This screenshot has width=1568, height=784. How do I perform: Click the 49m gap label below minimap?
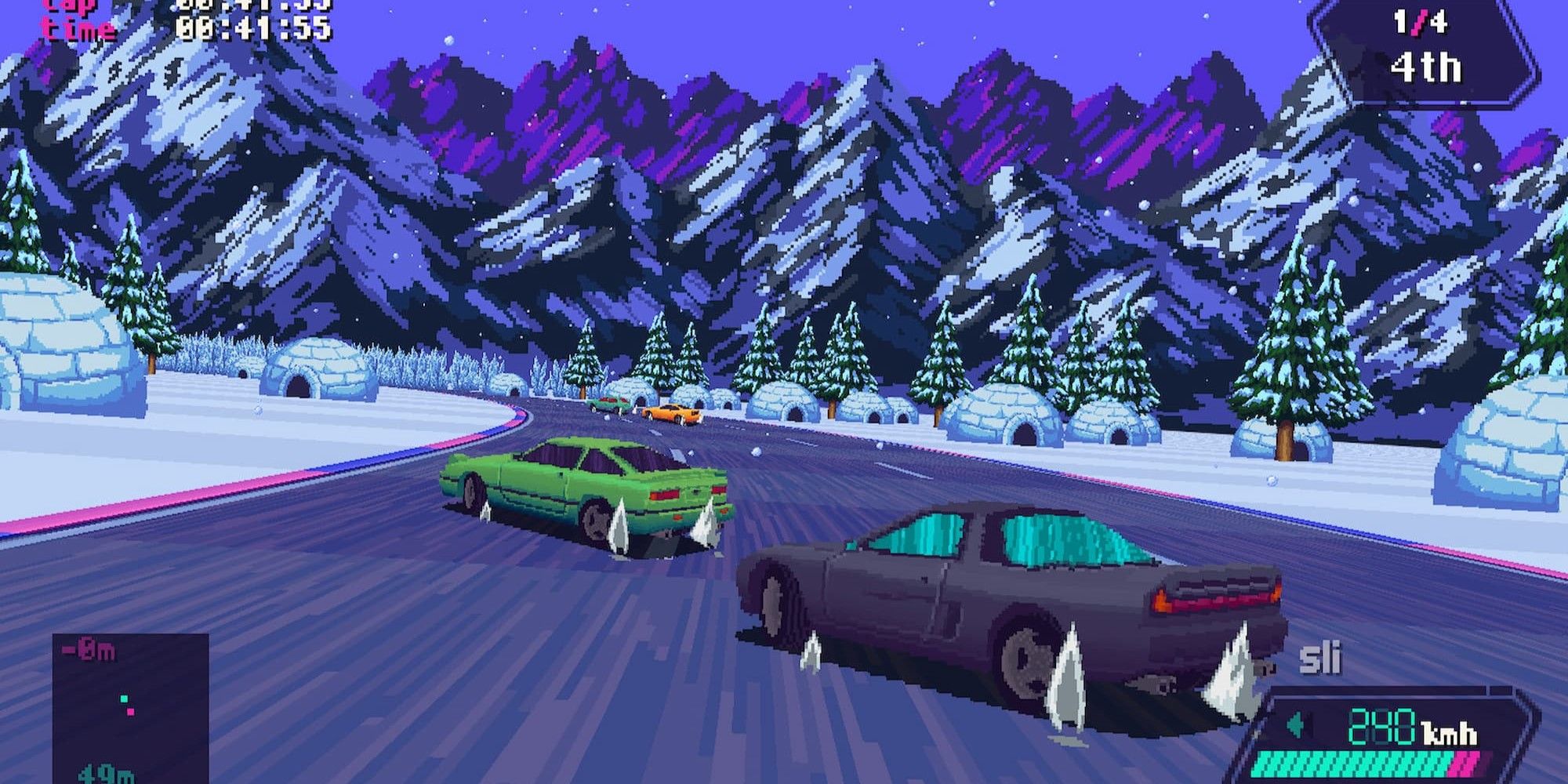[x=106, y=776]
